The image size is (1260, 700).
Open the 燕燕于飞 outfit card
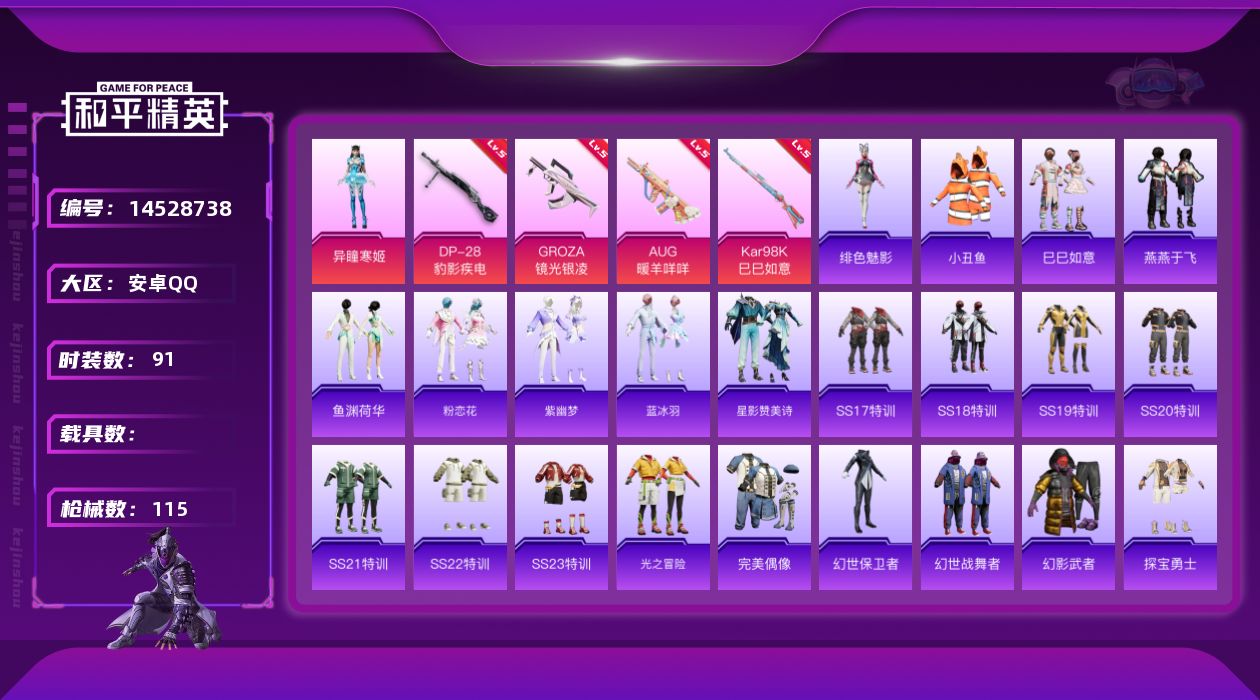[x=1170, y=211]
